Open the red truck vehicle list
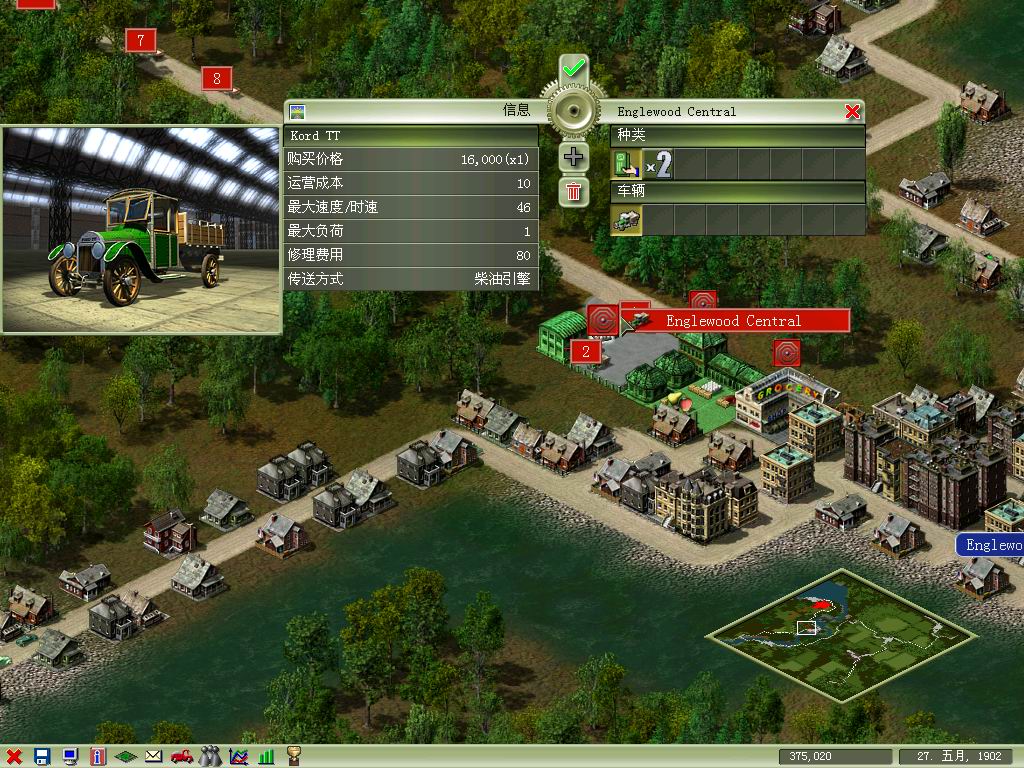The image size is (1024, 768). click(182, 757)
